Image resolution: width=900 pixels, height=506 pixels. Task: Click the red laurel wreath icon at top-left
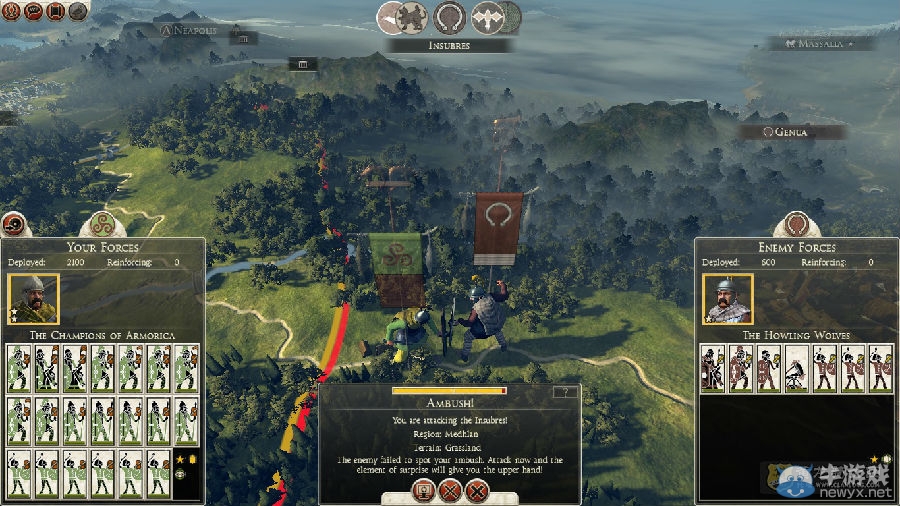pos(11,11)
